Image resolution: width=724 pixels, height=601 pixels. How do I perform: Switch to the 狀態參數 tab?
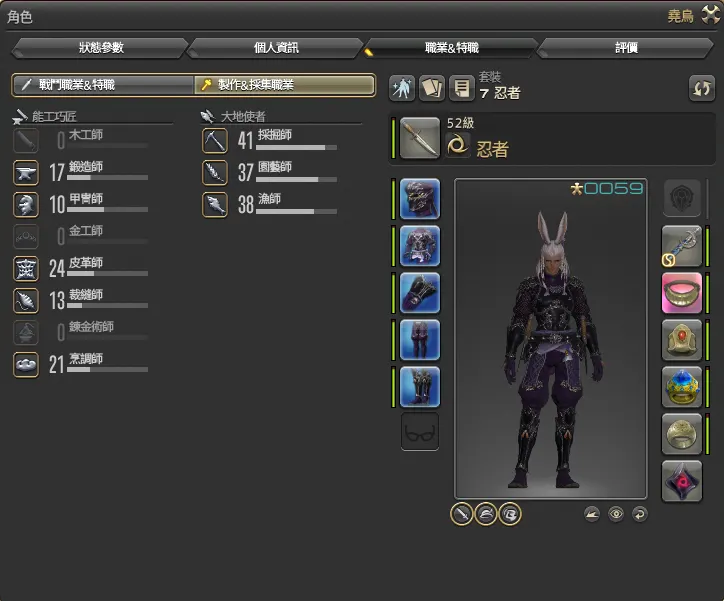click(100, 48)
